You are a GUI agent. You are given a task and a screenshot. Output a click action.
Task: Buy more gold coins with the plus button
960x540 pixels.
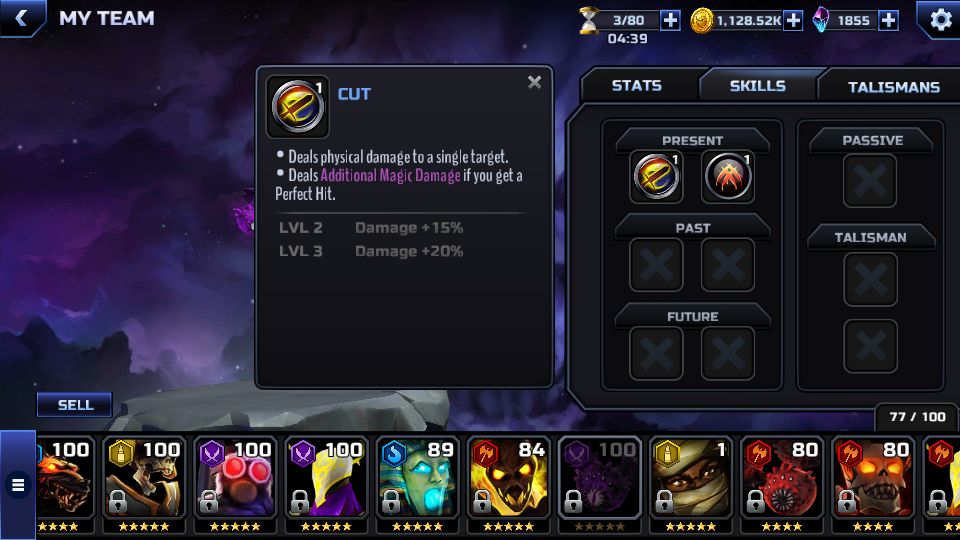coord(793,20)
